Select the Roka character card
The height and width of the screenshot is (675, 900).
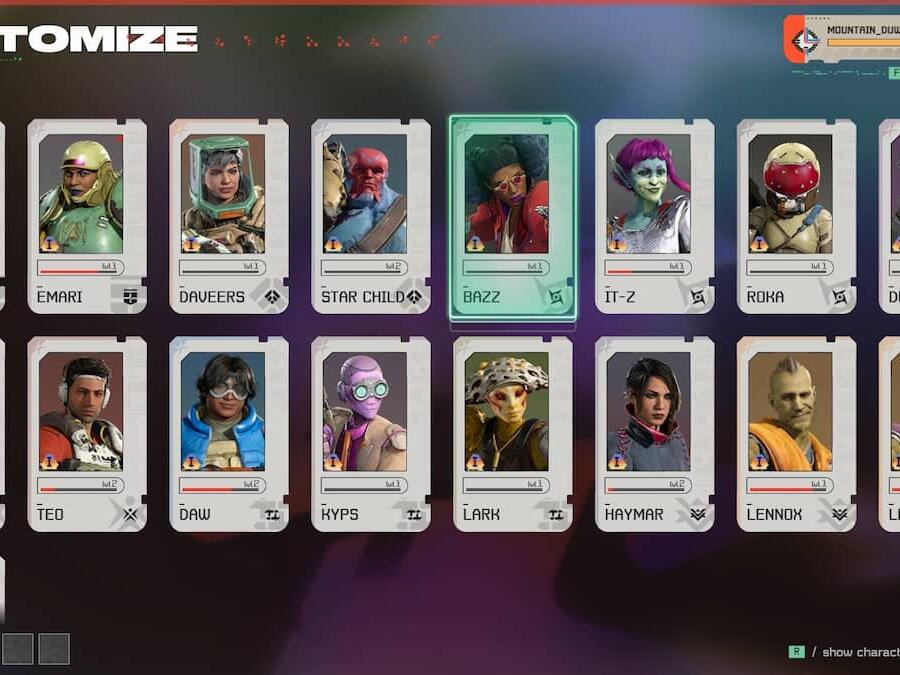[797, 215]
